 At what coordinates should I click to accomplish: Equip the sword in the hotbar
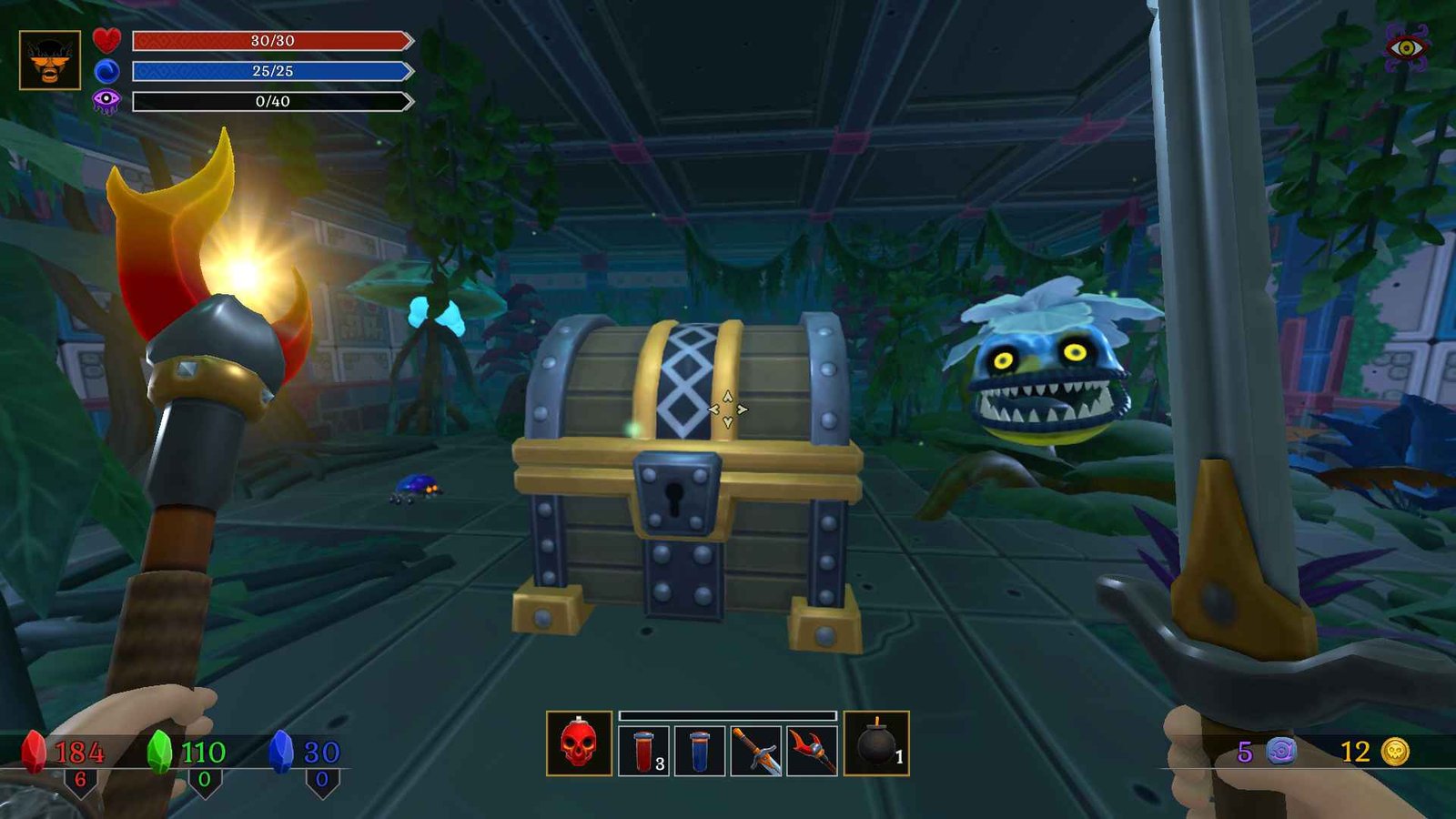click(756, 751)
